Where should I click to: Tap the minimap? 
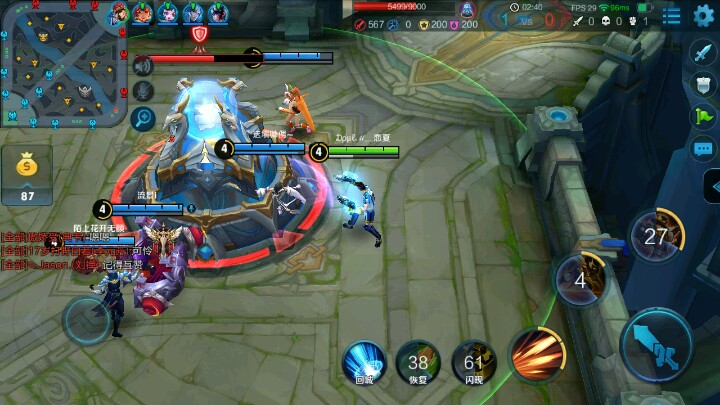point(63,64)
